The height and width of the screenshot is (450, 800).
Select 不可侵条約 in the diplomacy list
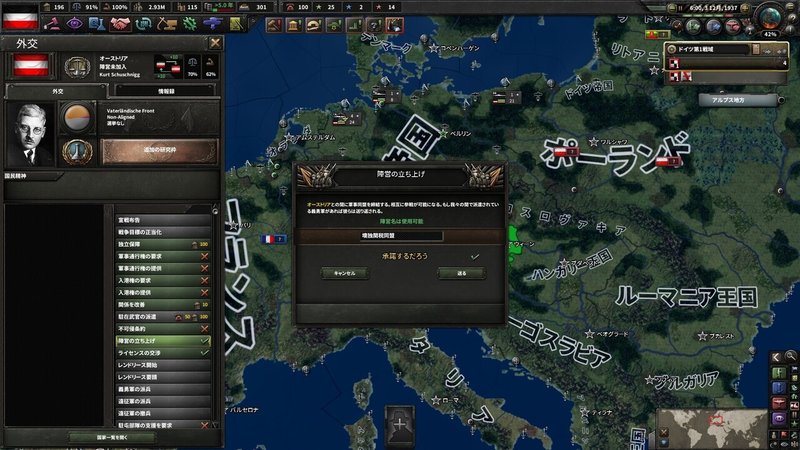point(160,328)
